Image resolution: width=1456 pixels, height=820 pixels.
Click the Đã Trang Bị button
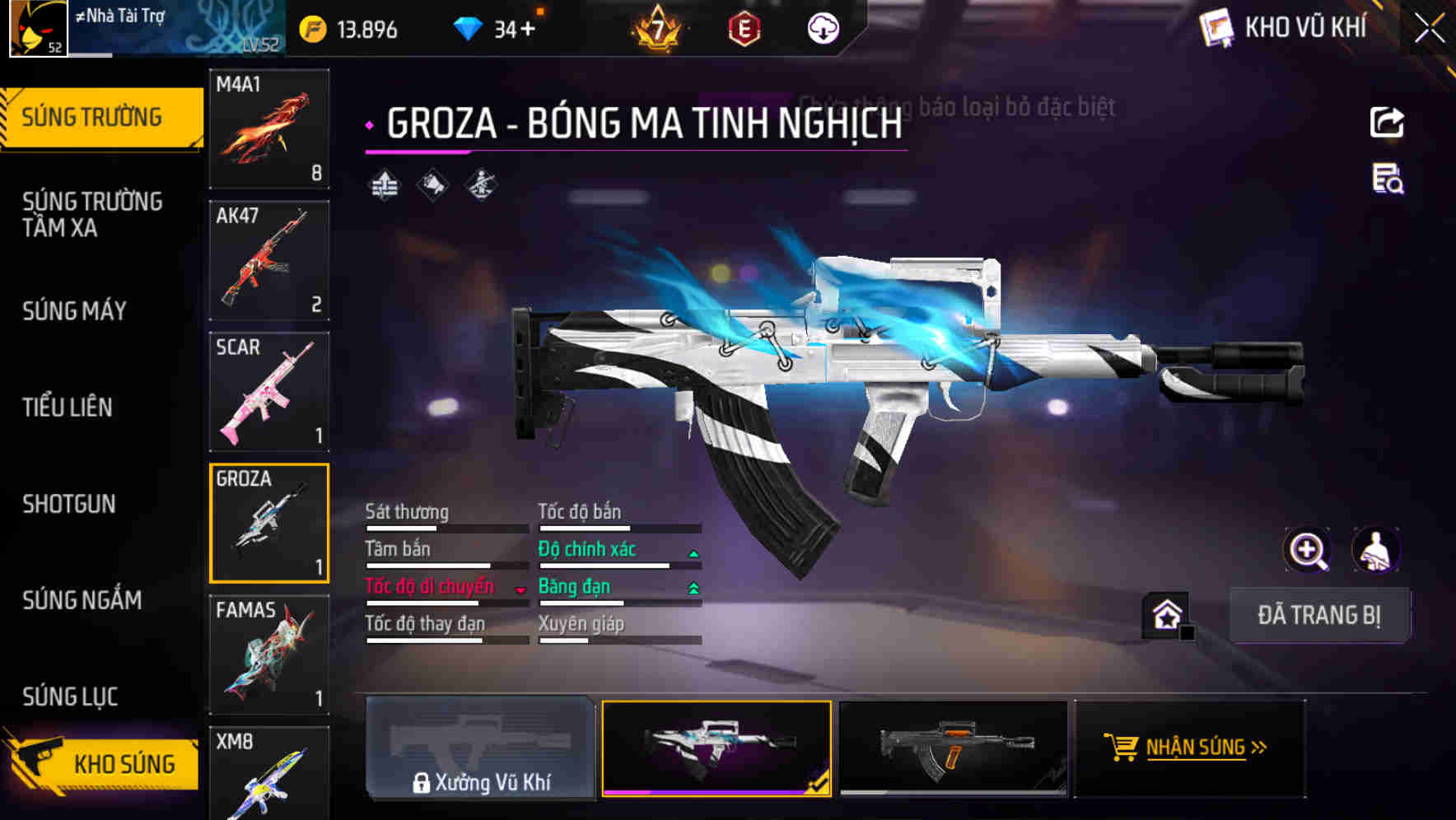coord(1319,615)
